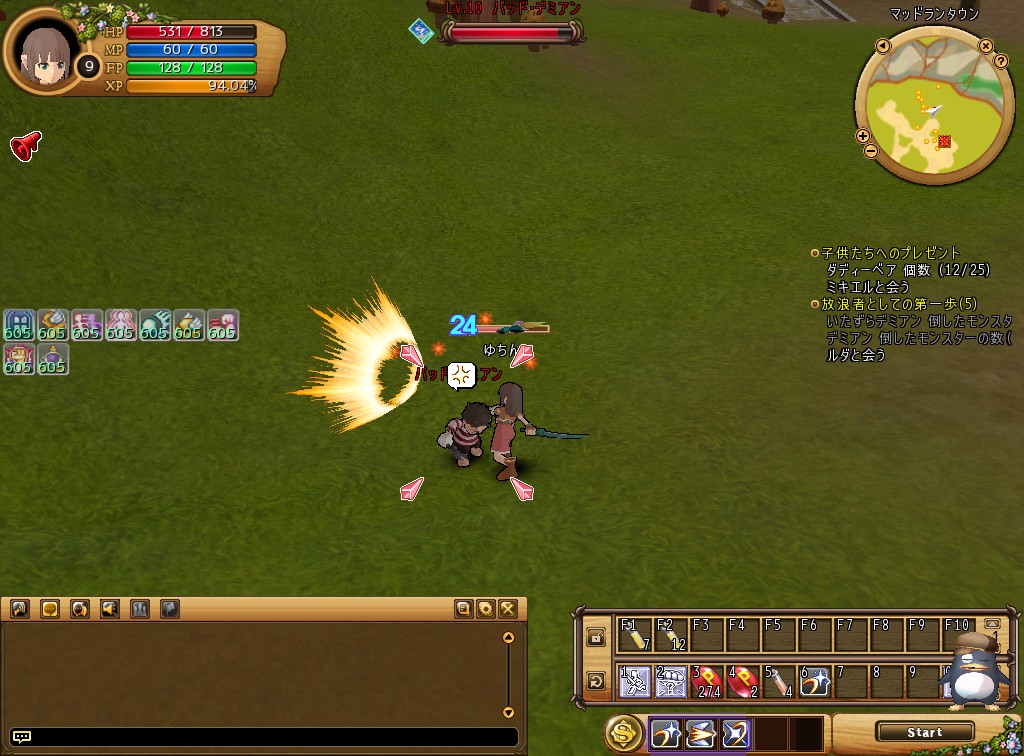This screenshot has height=756, width=1024.
Task: Close the minimap with its X button
Action: click(x=986, y=46)
